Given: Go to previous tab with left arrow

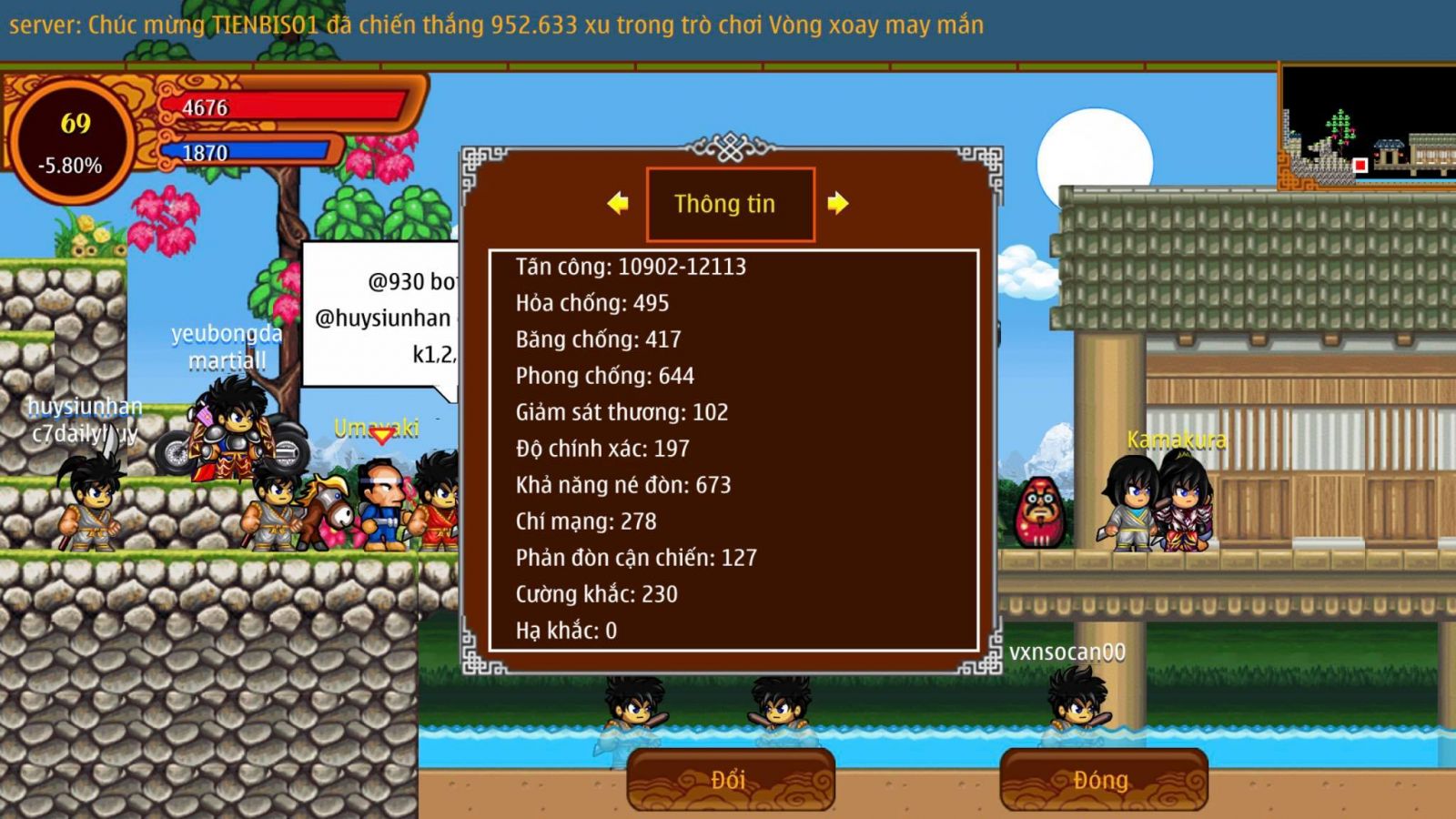Looking at the screenshot, I should tap(618, 203).
